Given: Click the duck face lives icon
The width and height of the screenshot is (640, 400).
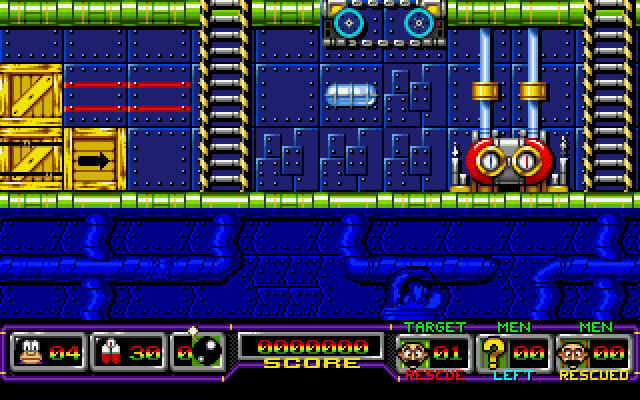Looking at the screenshot, I should pos(32,353).
